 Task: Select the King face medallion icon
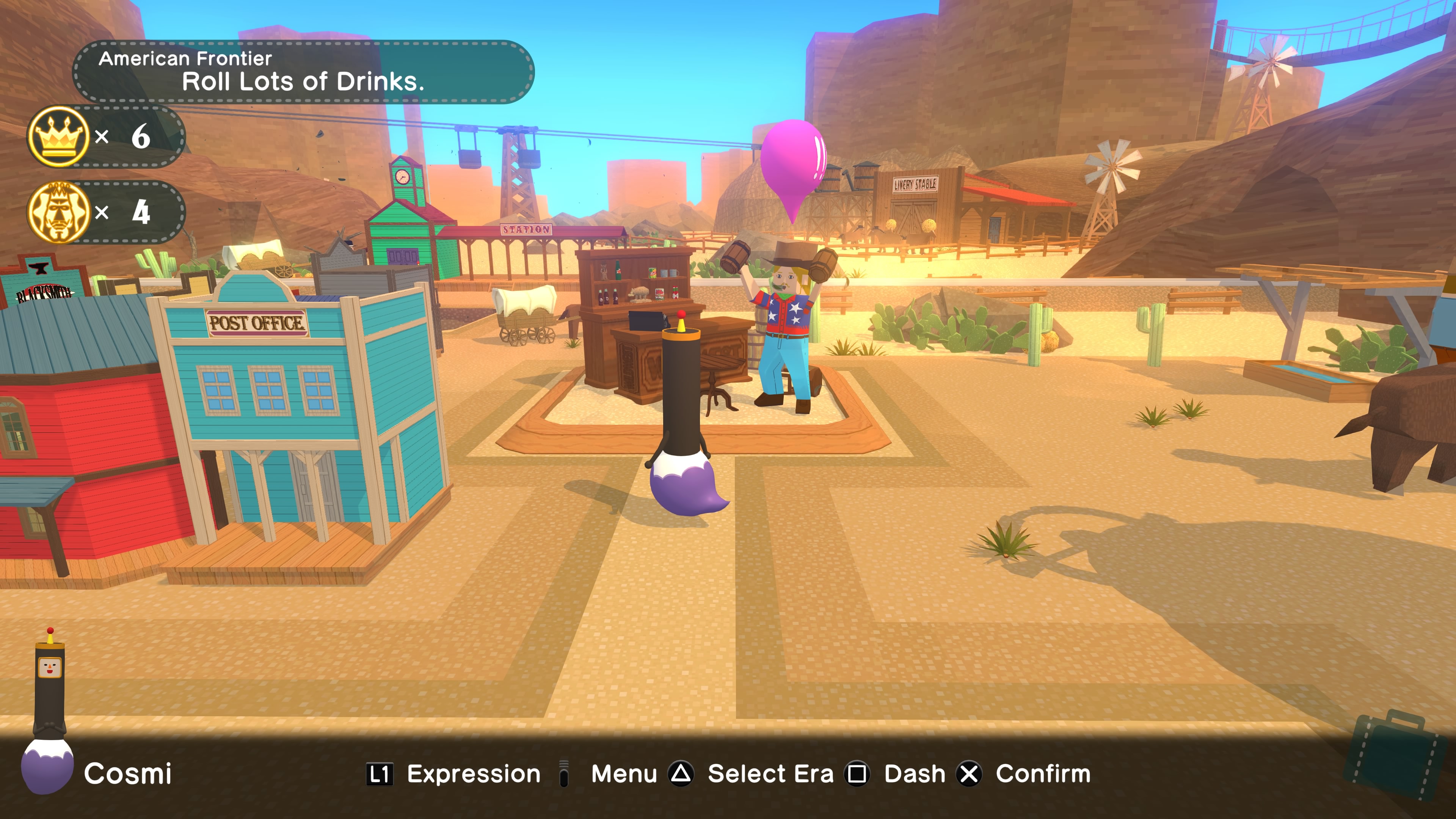pos(58,212)
